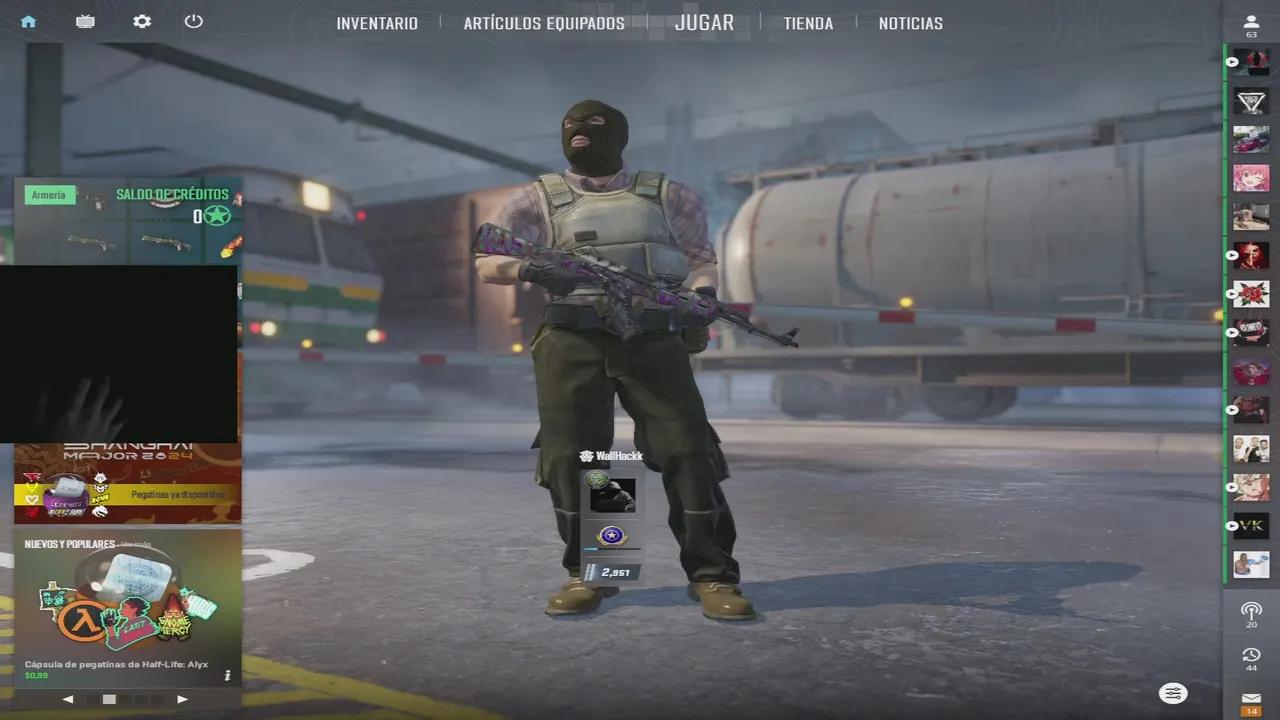Open the Settings gear icon
This screenshot has height=720, width=1280.
click(141, 21)
